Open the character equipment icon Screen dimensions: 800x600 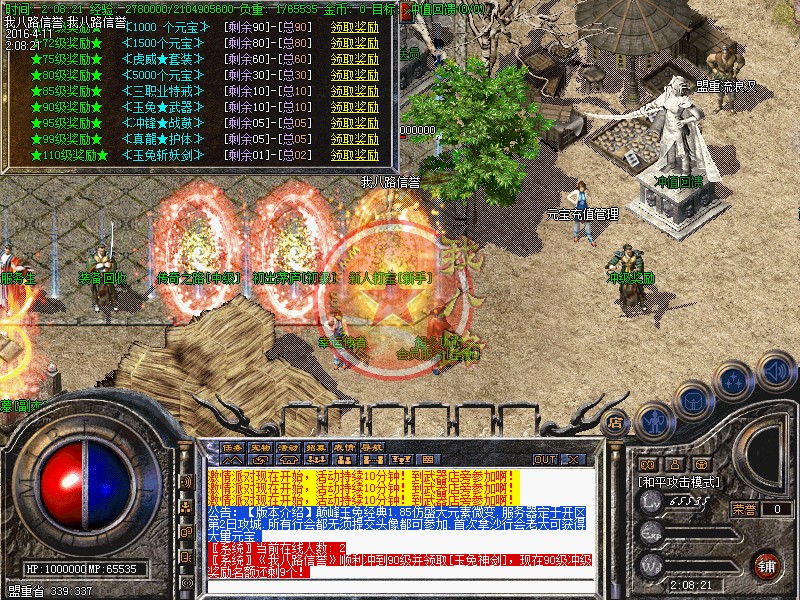click(653, 421)
